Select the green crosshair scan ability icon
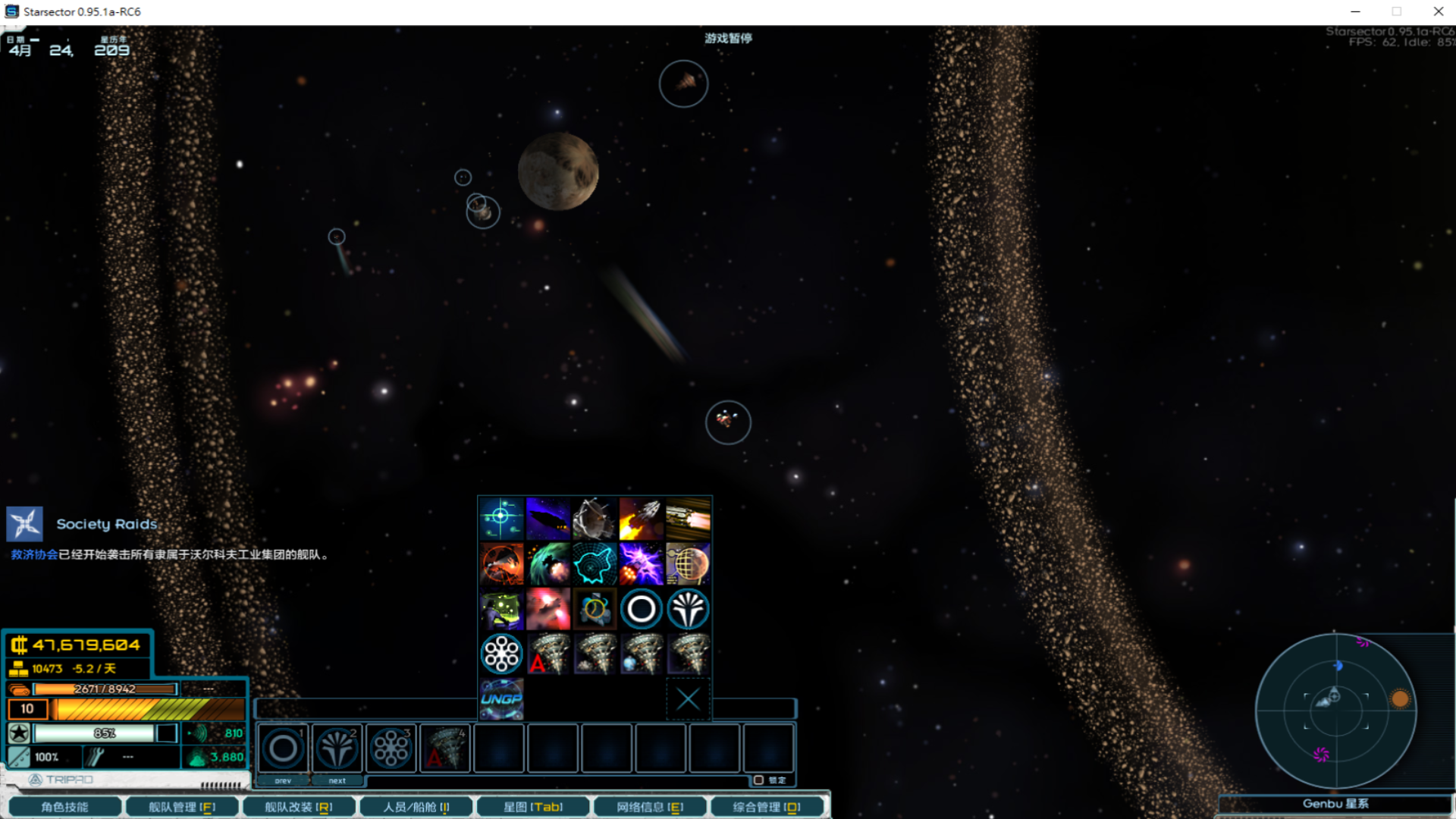This screenshot has width=1456, height=819. click(x=501, y=518)
